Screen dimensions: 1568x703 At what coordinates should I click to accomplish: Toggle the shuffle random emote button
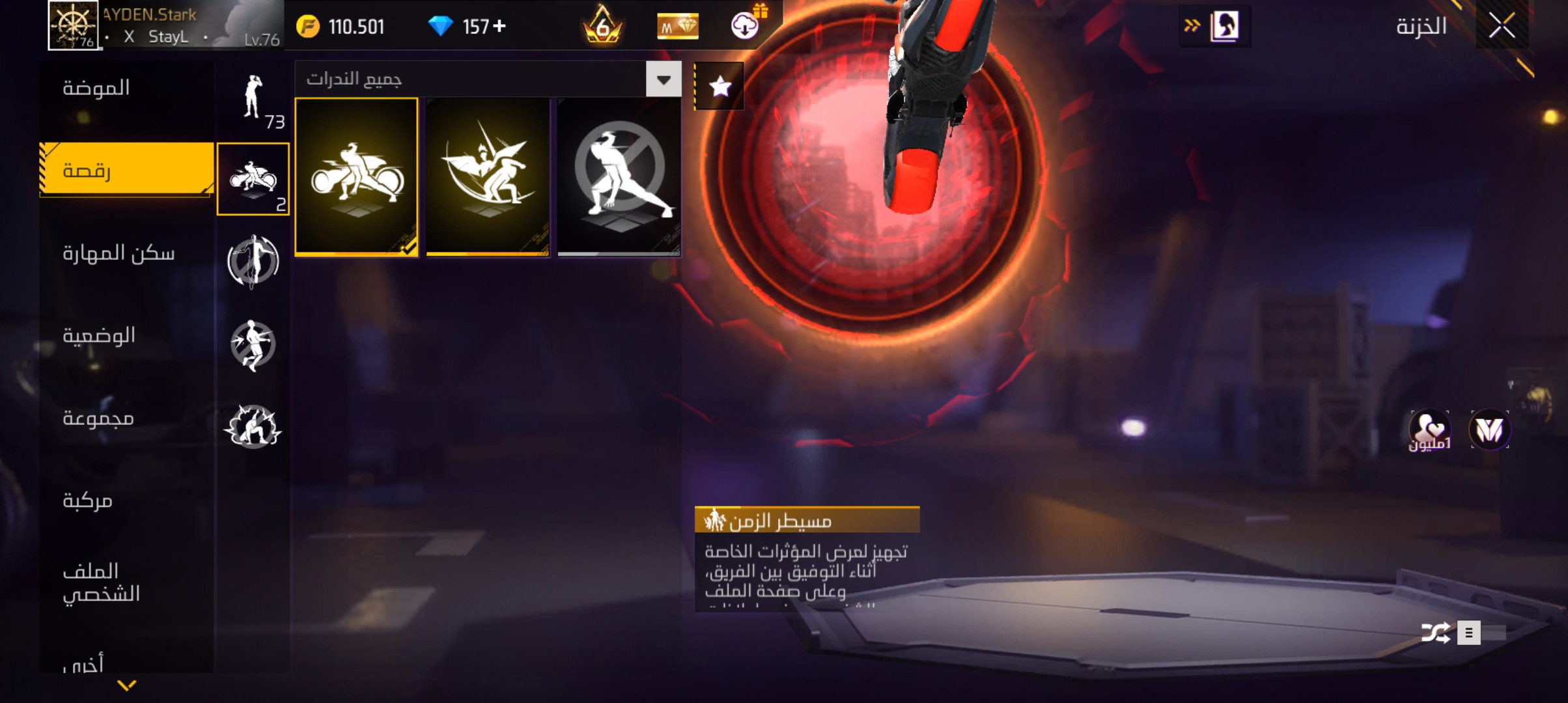point(1435,633)
